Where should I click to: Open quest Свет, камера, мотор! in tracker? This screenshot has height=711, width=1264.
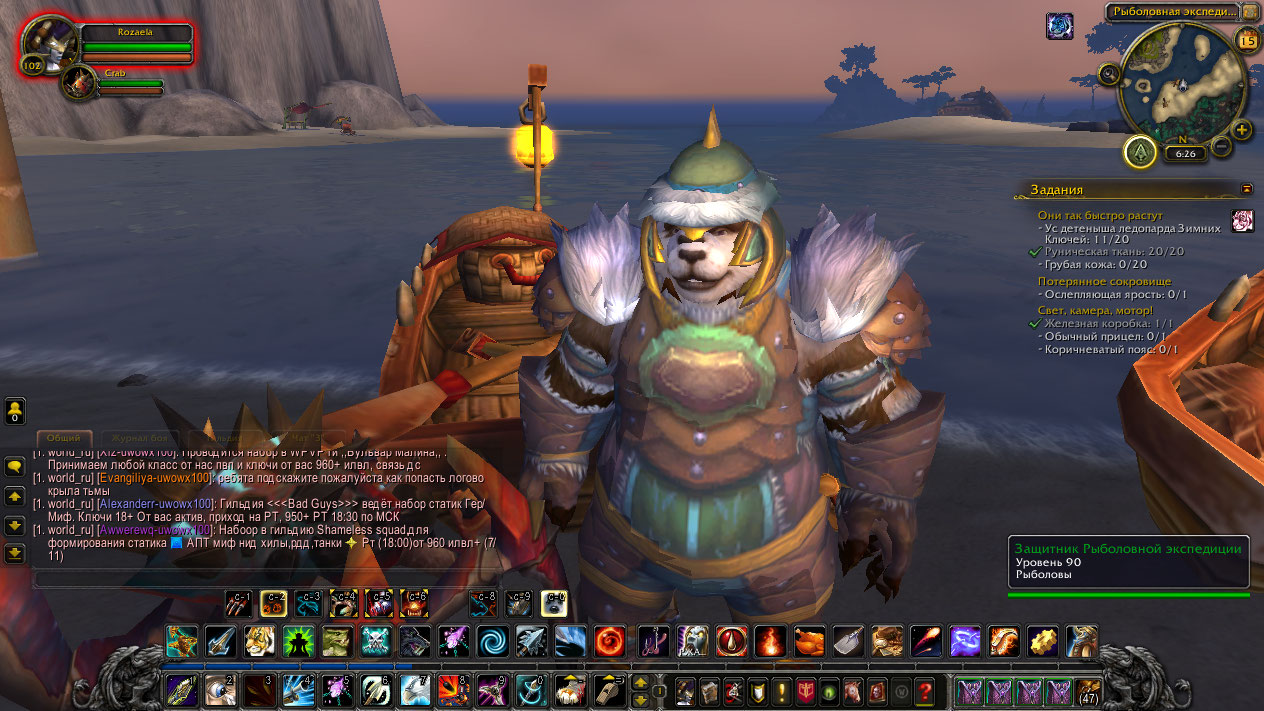pos(1094,310)
